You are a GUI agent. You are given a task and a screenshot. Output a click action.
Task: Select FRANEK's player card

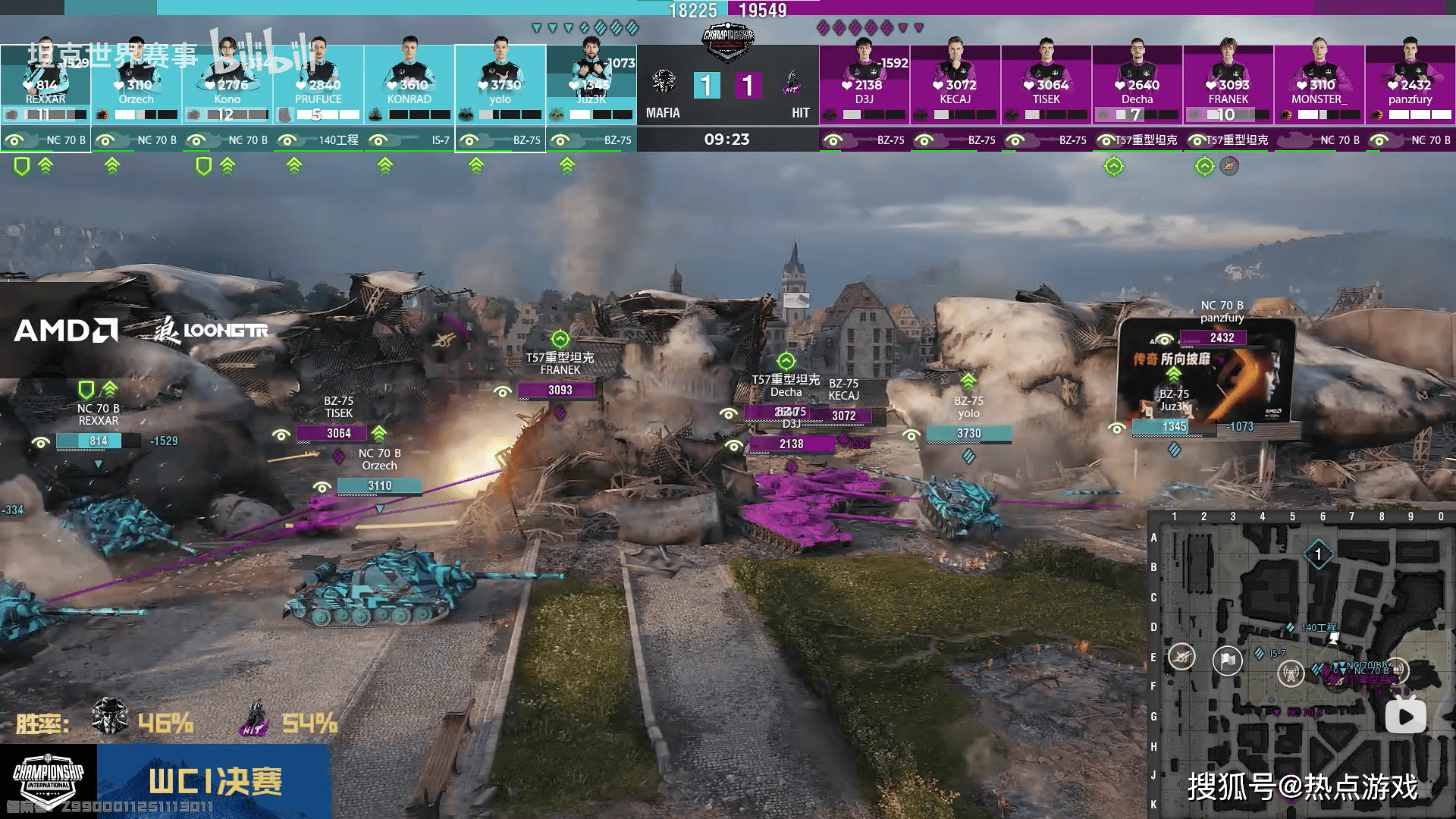pos(1228,83)
